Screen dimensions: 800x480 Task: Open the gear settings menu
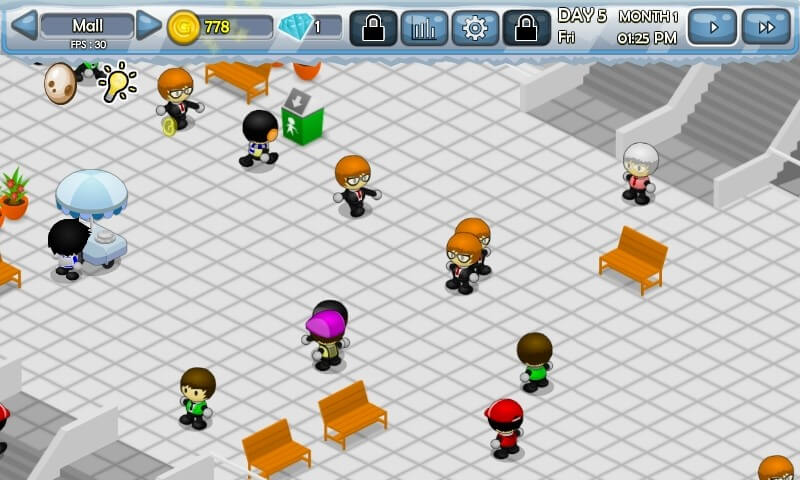click(x=475, y=28)
